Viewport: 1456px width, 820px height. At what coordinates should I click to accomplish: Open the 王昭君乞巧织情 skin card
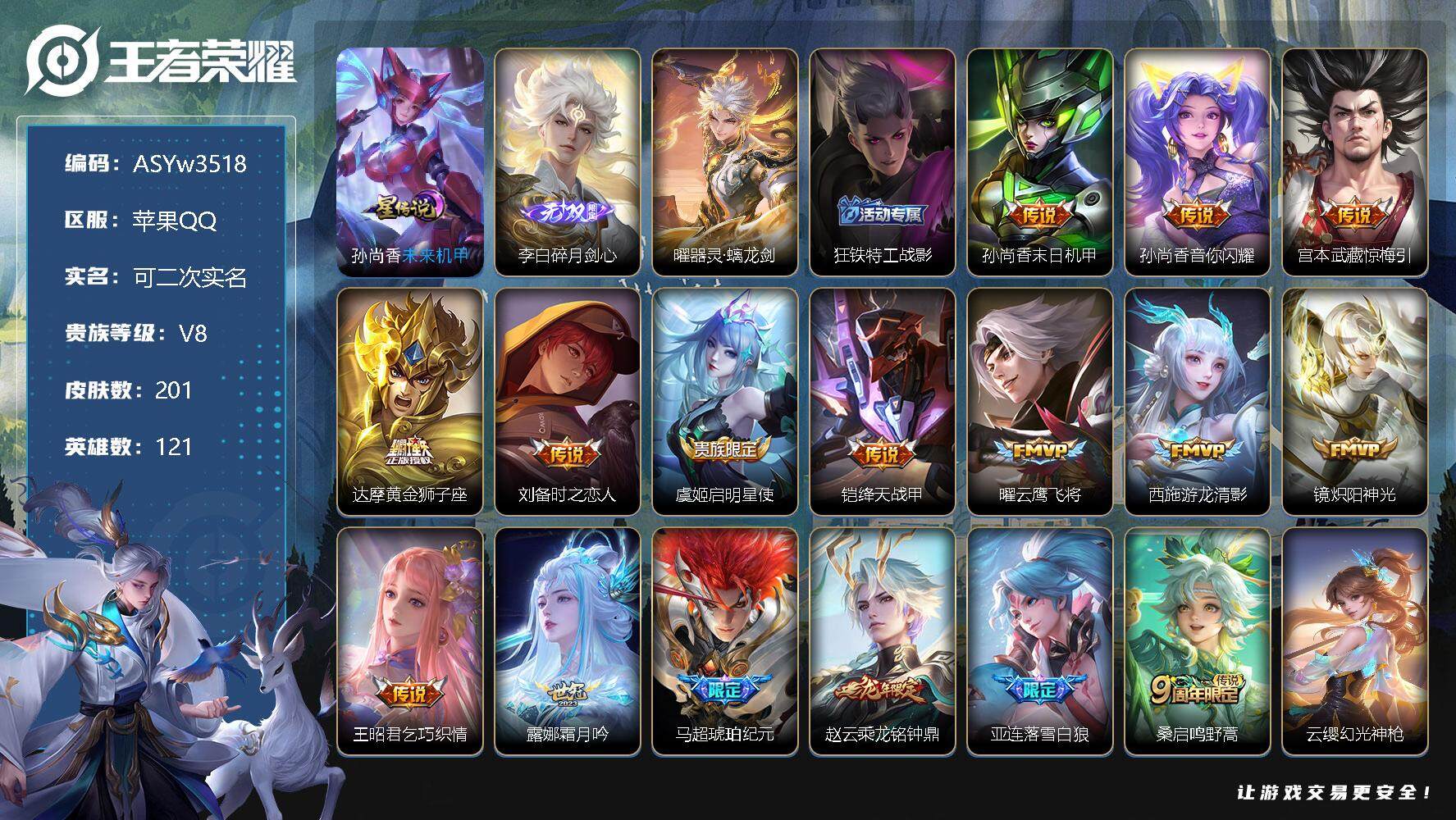[x=410, y=640]
